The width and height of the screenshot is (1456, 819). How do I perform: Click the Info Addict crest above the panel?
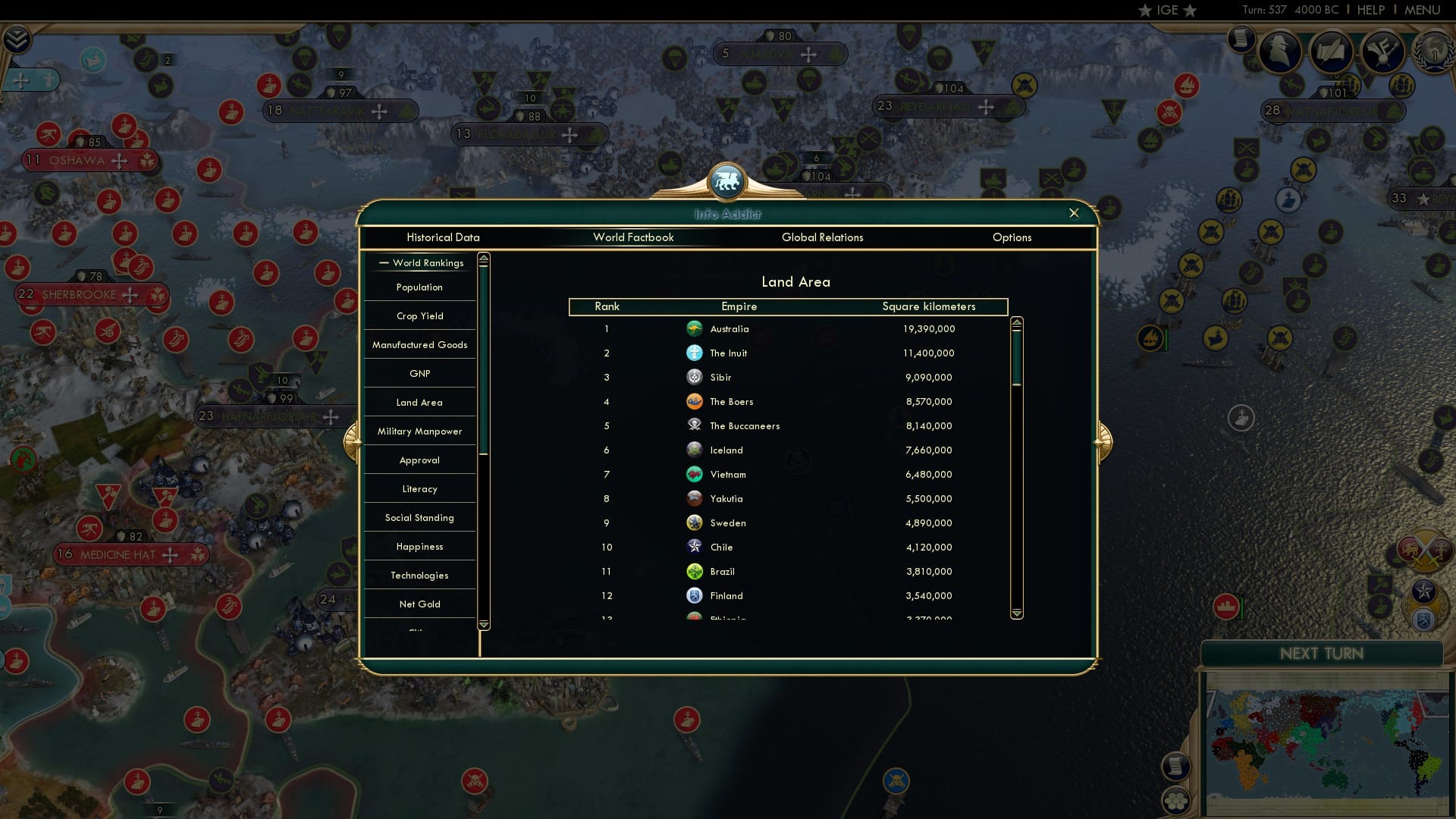pyautogui.click(x=728, y=181)
